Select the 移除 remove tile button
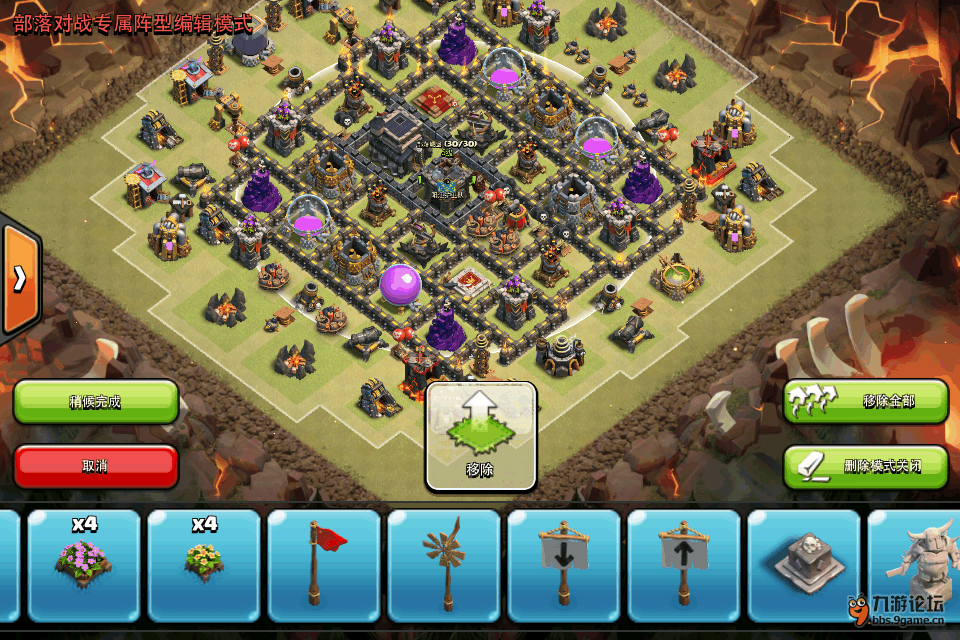The width and height of the screenshot is (960, 640). (x=481, y=436)
